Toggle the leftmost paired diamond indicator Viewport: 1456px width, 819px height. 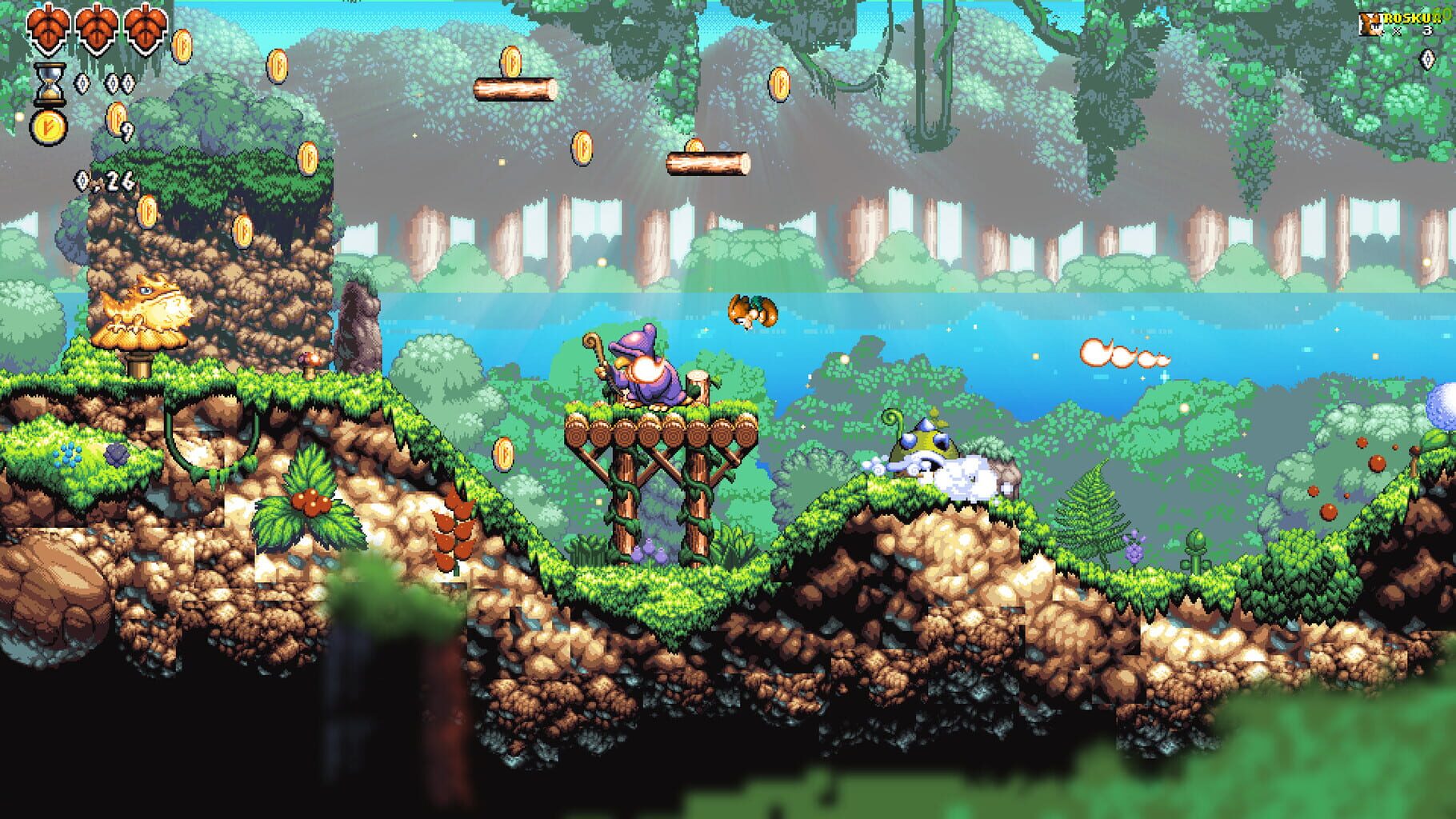[112, 82]
